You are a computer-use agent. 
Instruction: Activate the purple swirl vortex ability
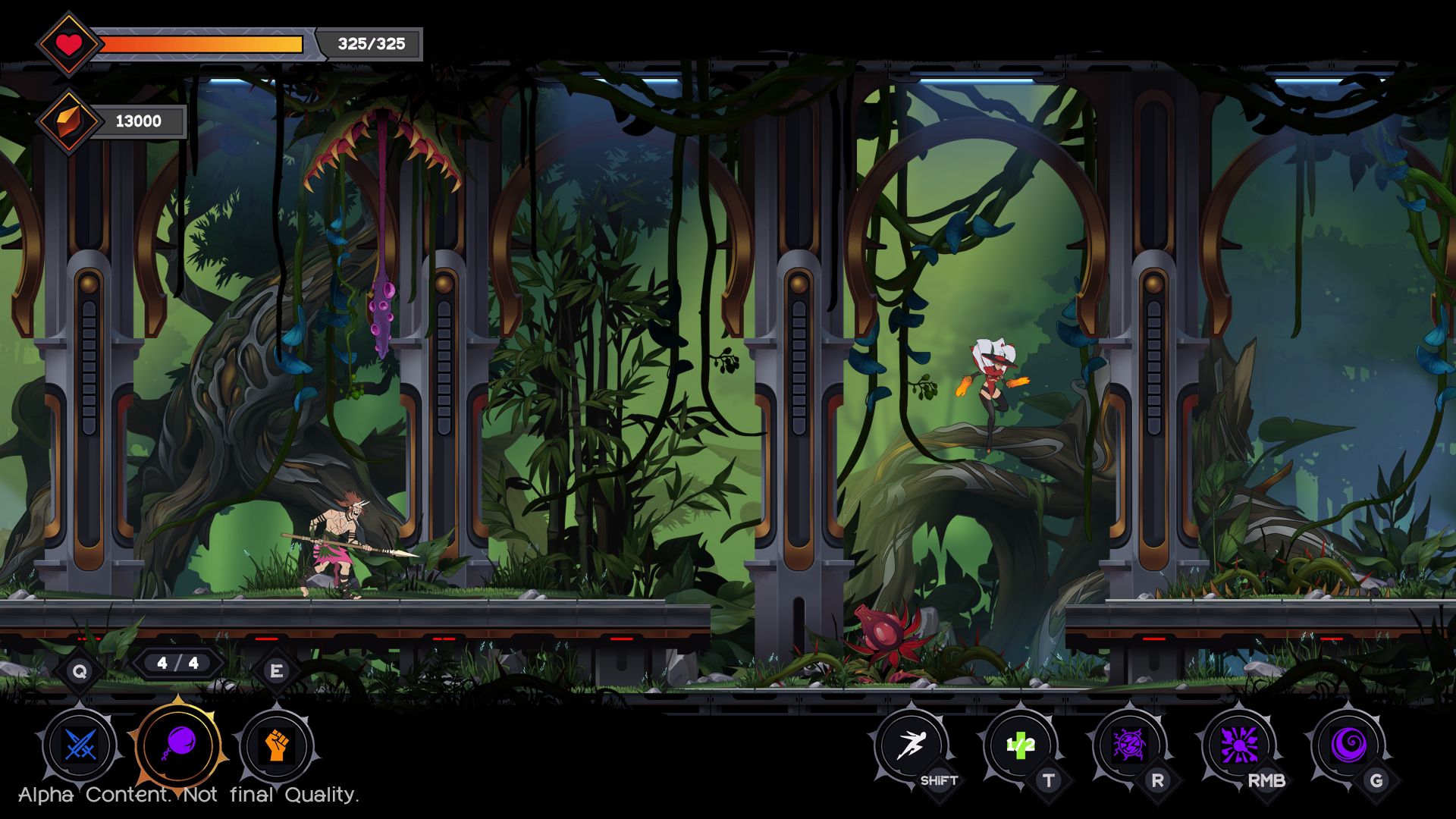1348,745
